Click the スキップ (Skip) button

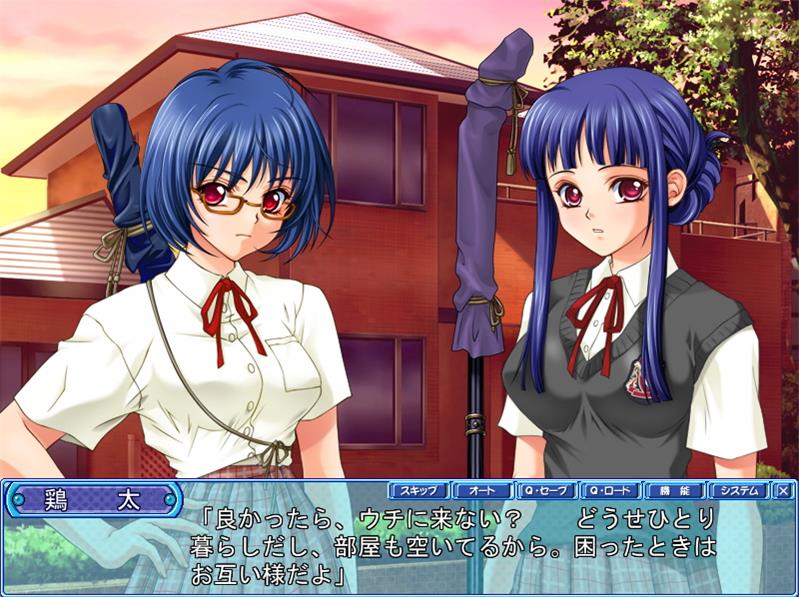[418, 491]
